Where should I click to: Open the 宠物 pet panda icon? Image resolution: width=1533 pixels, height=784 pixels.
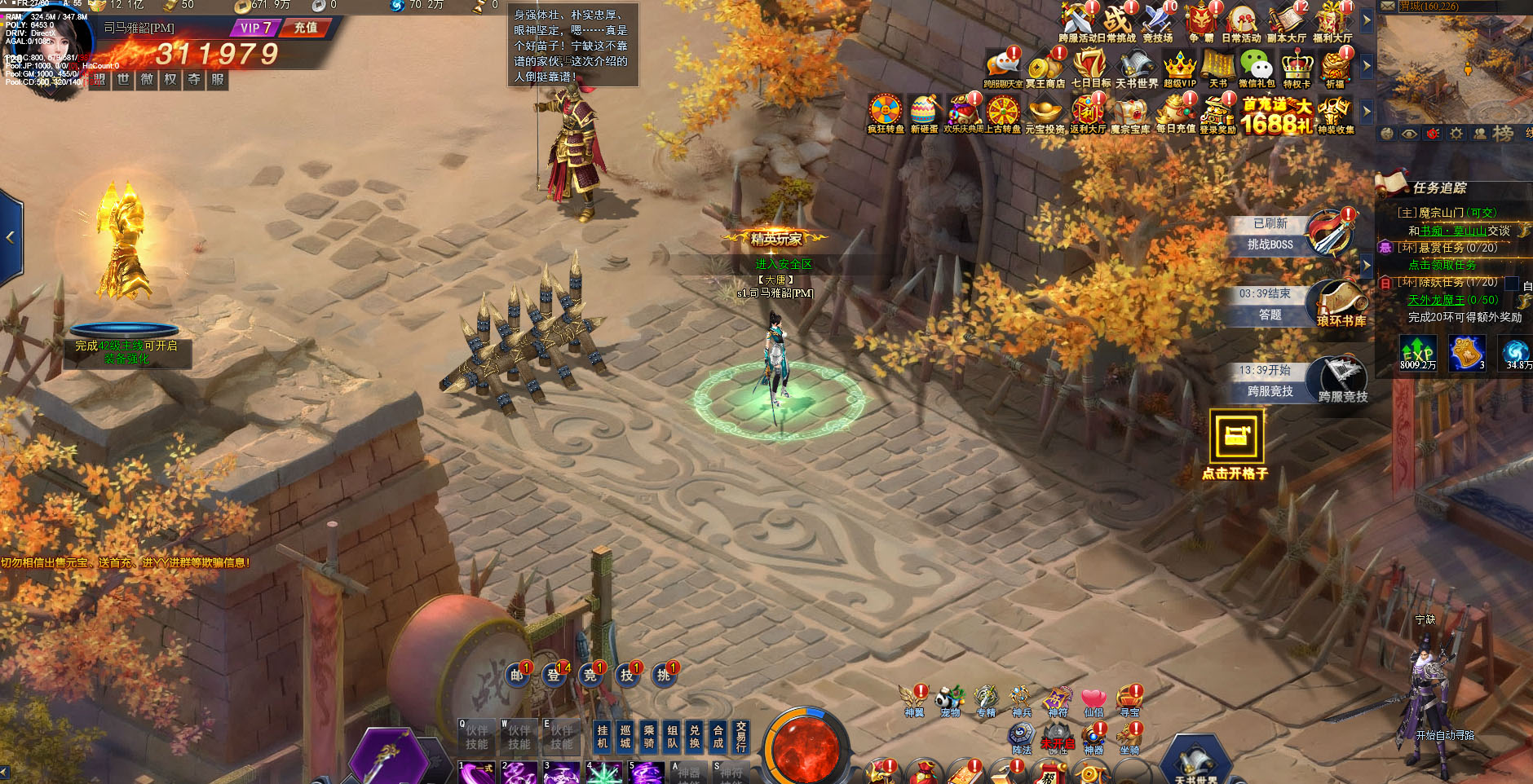950,701
